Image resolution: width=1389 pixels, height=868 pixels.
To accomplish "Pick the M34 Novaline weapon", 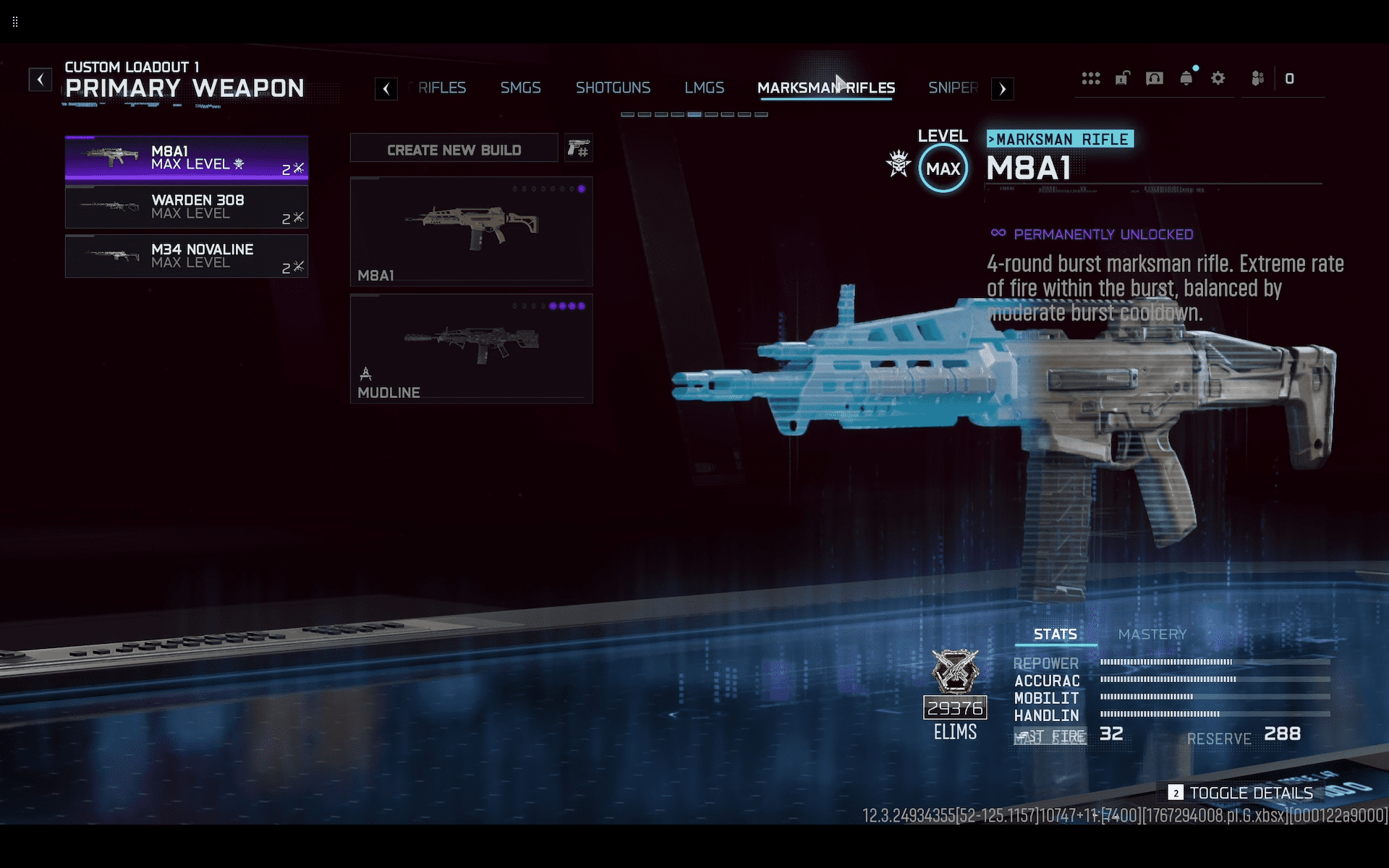I will (187, 256).
